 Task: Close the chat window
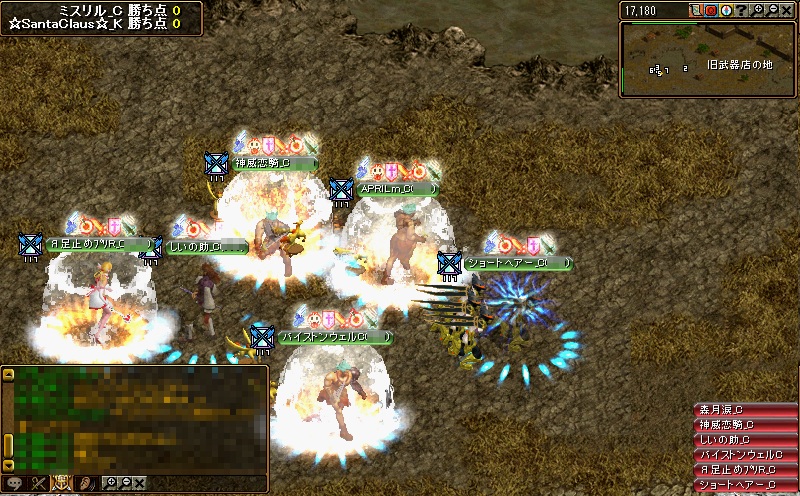139,483
